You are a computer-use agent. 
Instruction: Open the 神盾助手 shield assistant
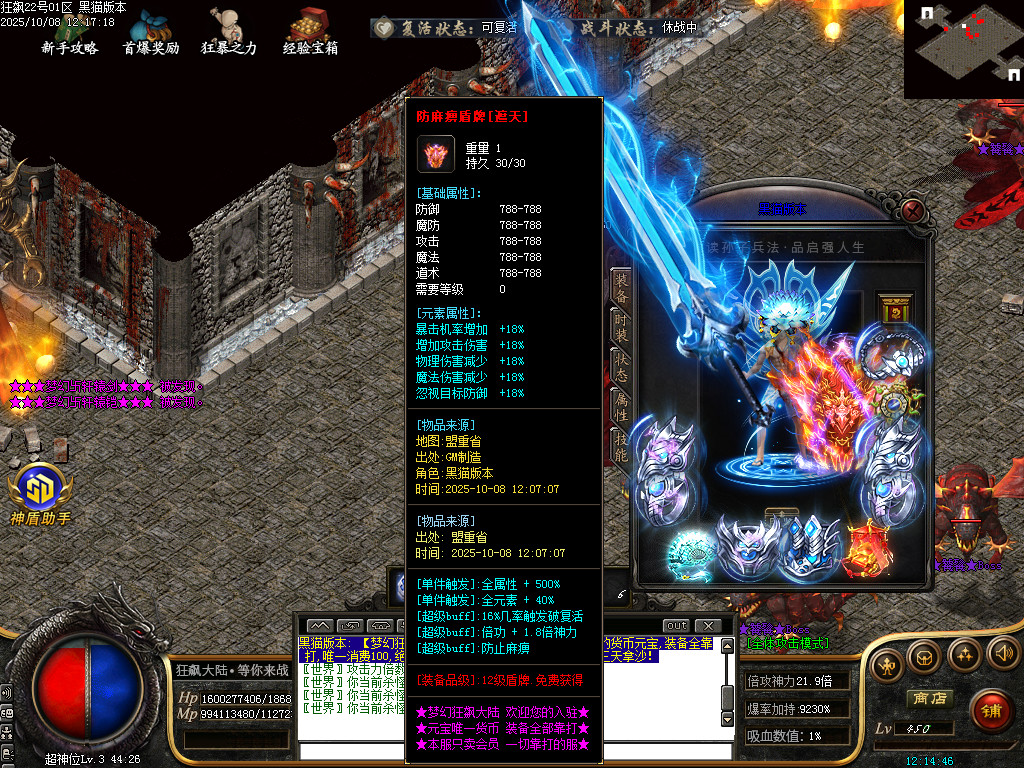41,493
